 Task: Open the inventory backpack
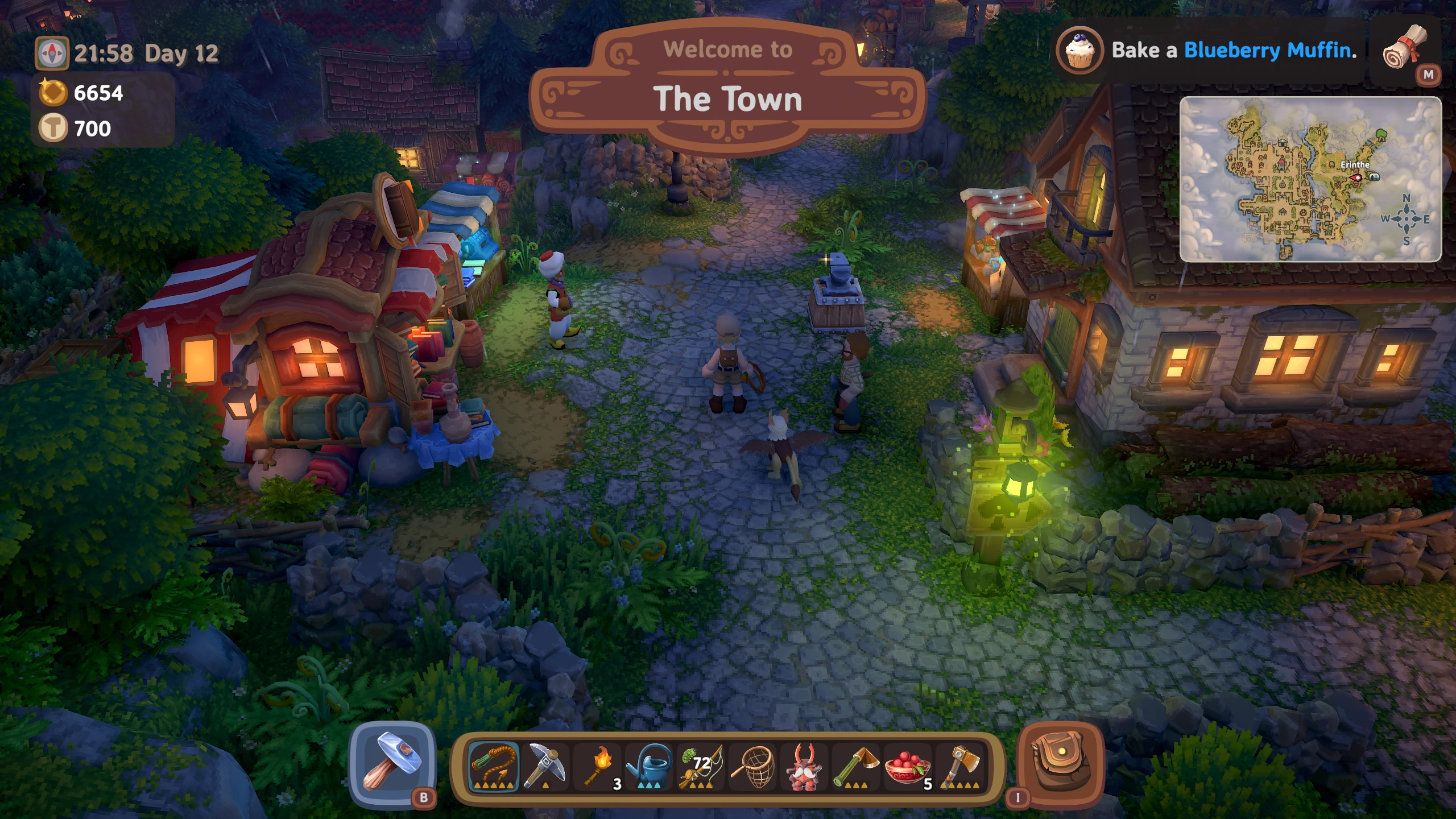[x=1060, y=764]
